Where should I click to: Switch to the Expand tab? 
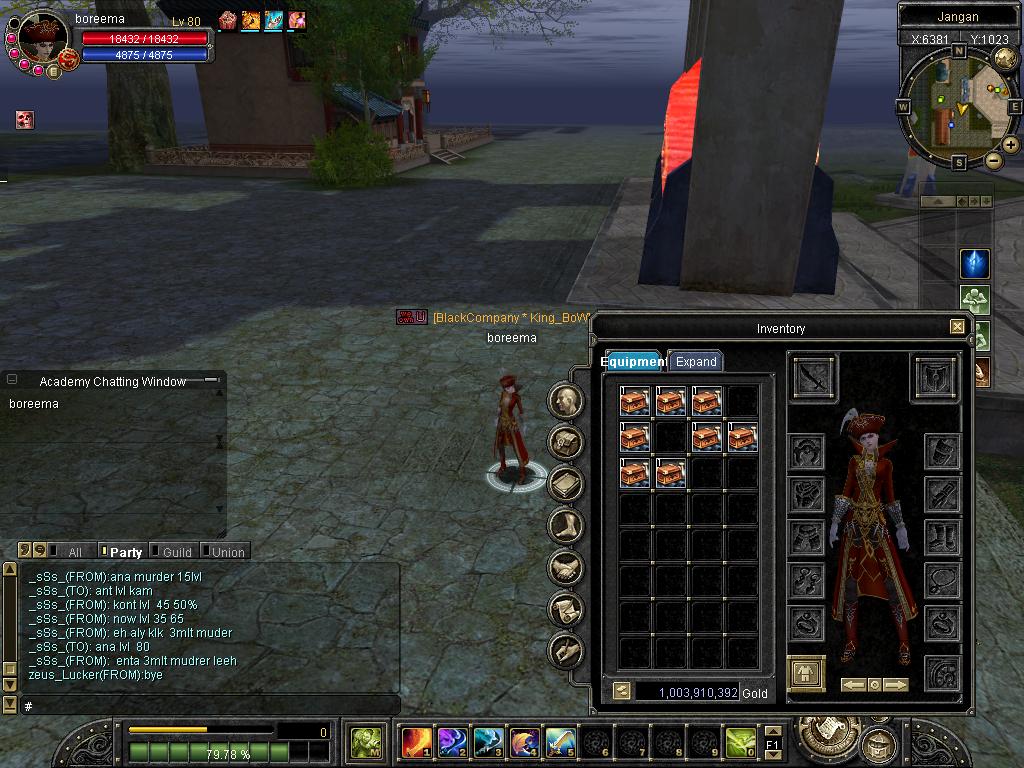(x=695, y=361)
